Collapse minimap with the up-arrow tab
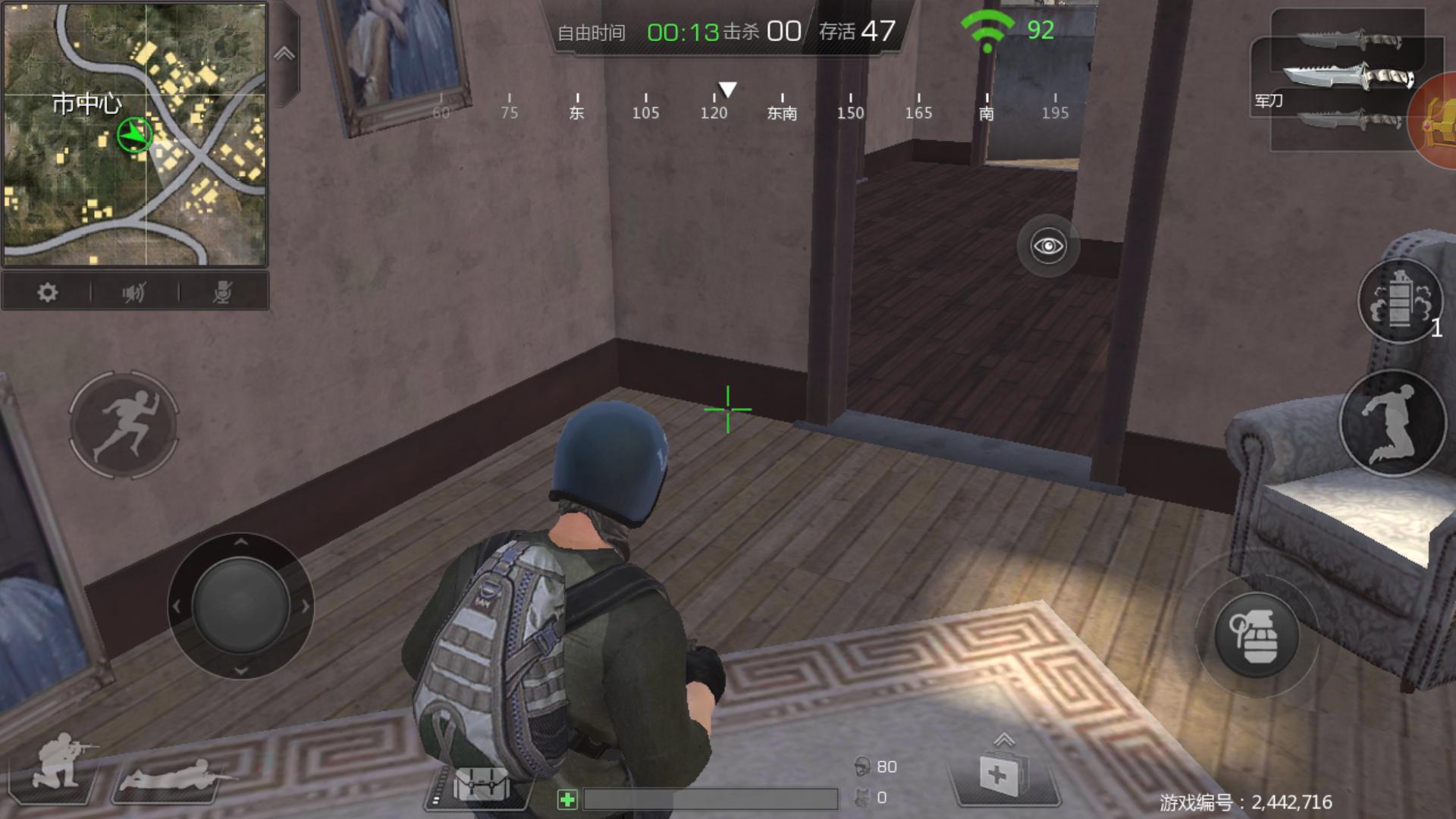The image size is (1456, 819). coord(284,54)
